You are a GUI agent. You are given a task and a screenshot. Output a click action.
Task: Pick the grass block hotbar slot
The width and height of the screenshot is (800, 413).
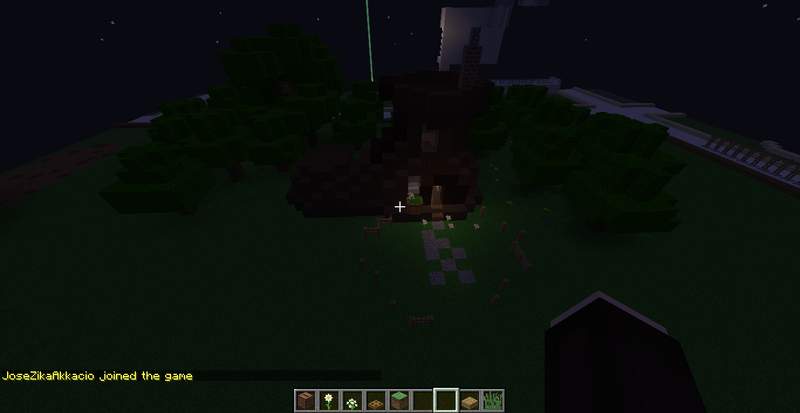(399, 401)
